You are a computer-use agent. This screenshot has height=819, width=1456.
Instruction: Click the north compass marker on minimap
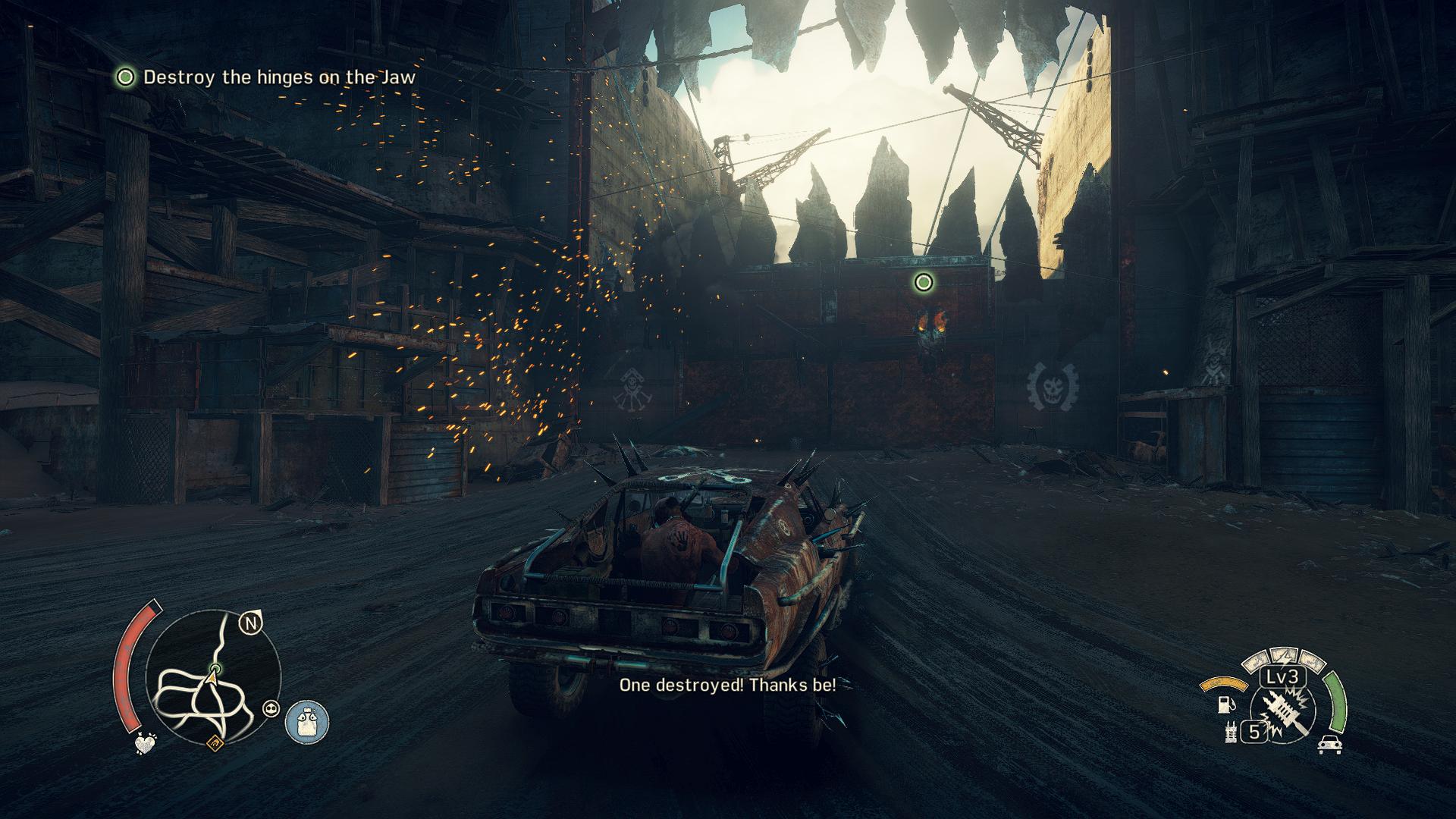point(250,623)
